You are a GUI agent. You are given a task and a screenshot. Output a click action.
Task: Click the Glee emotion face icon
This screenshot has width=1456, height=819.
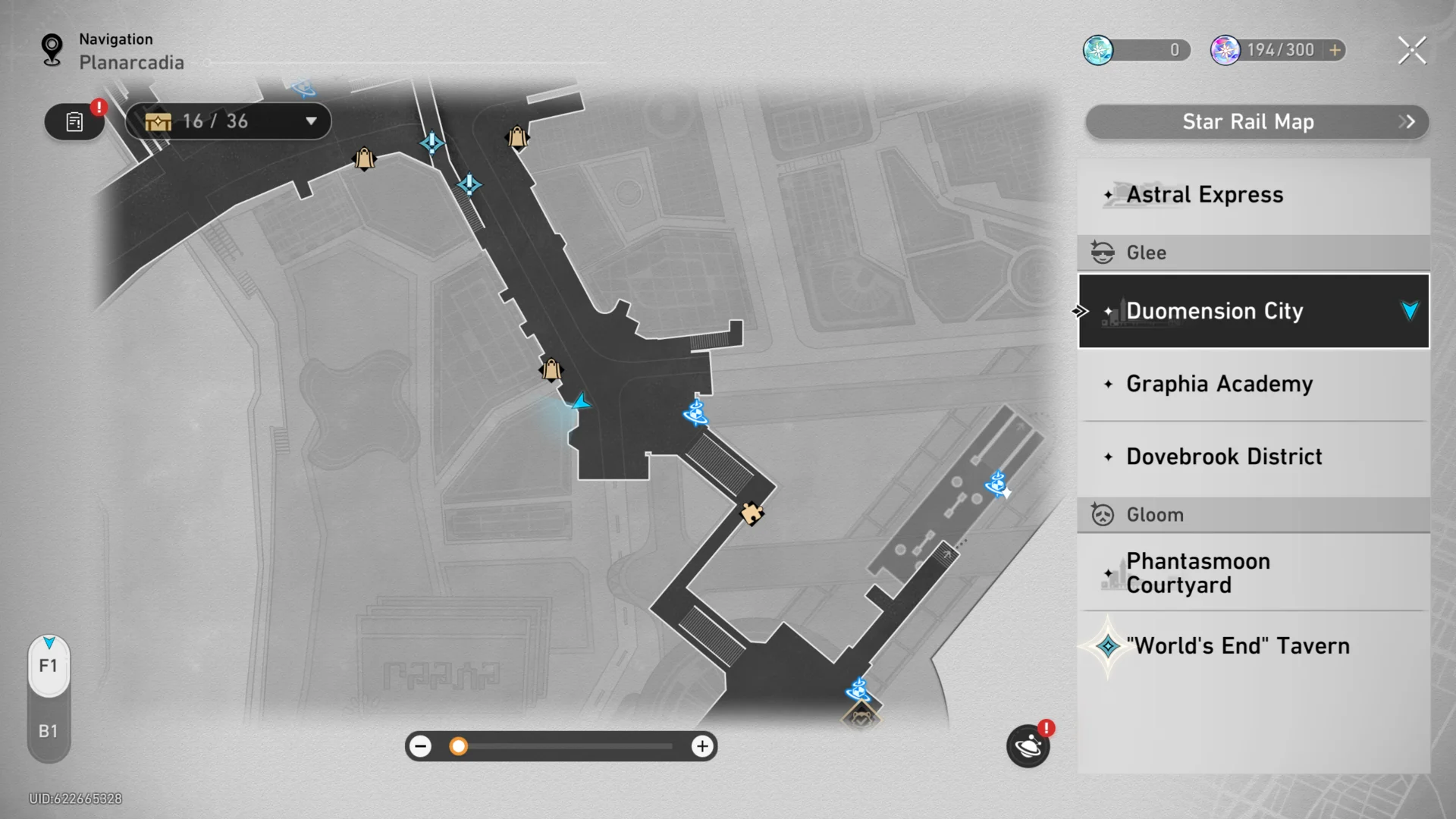(x=1103, y=253)
